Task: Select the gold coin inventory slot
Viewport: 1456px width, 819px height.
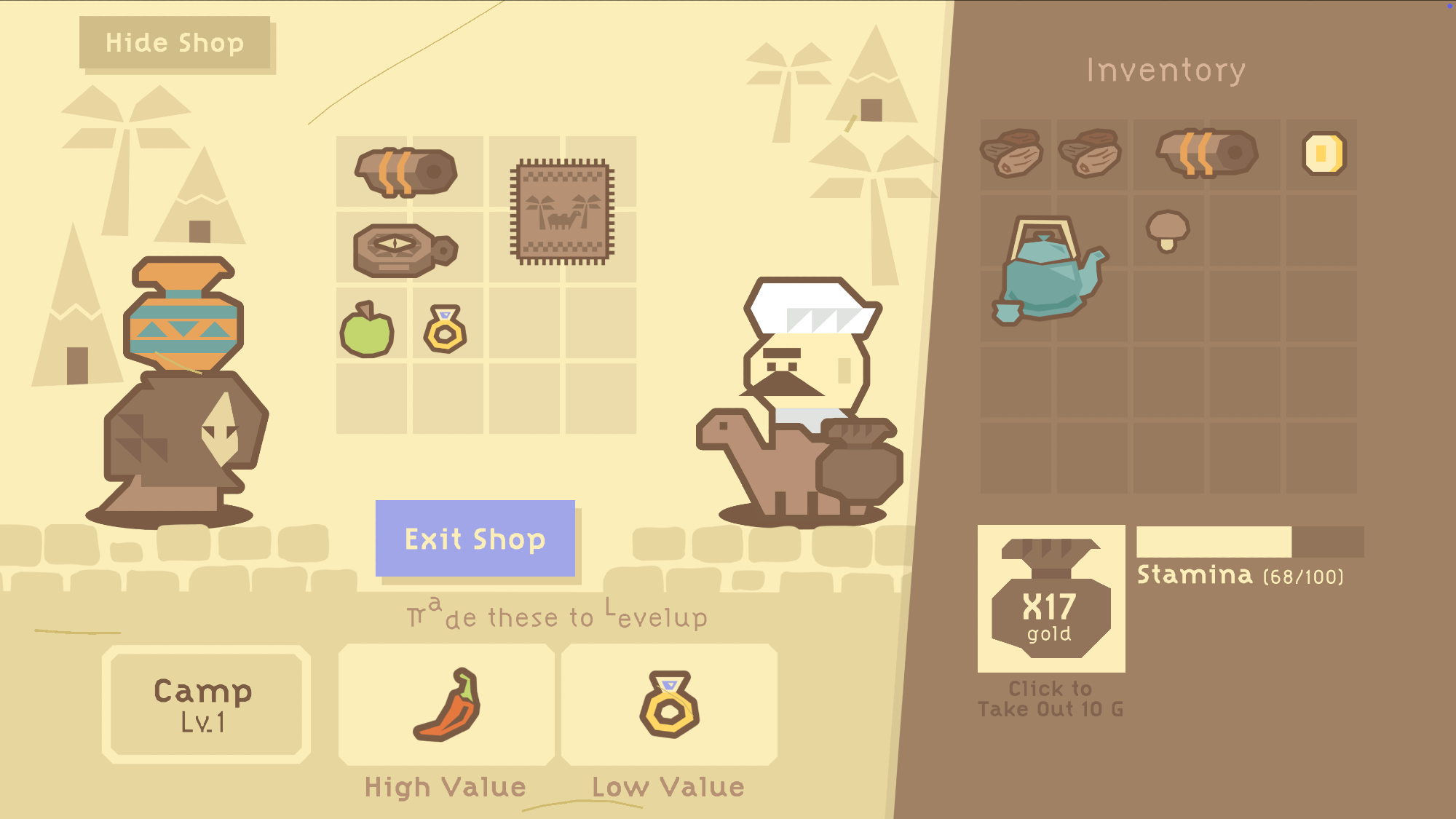Action: [x=1323, y=154]
